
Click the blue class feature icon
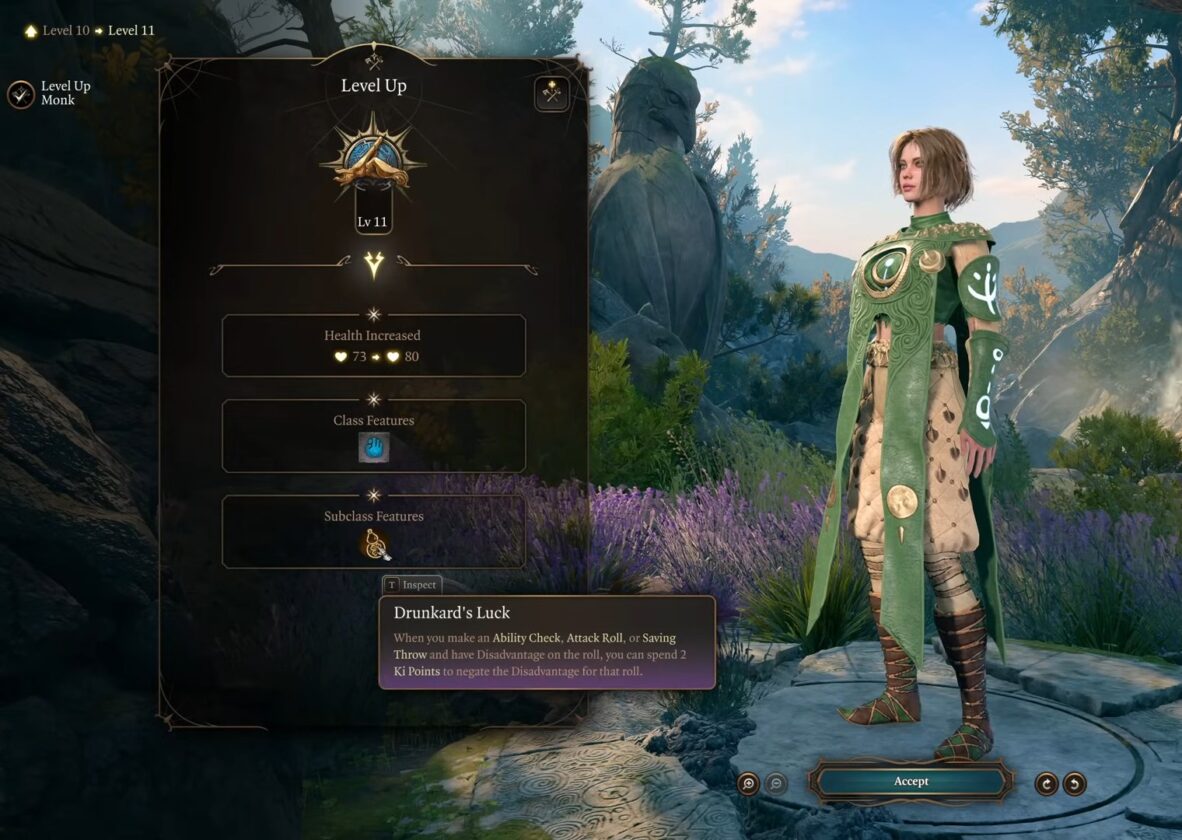pyautogui.click(x=374, y=448)
